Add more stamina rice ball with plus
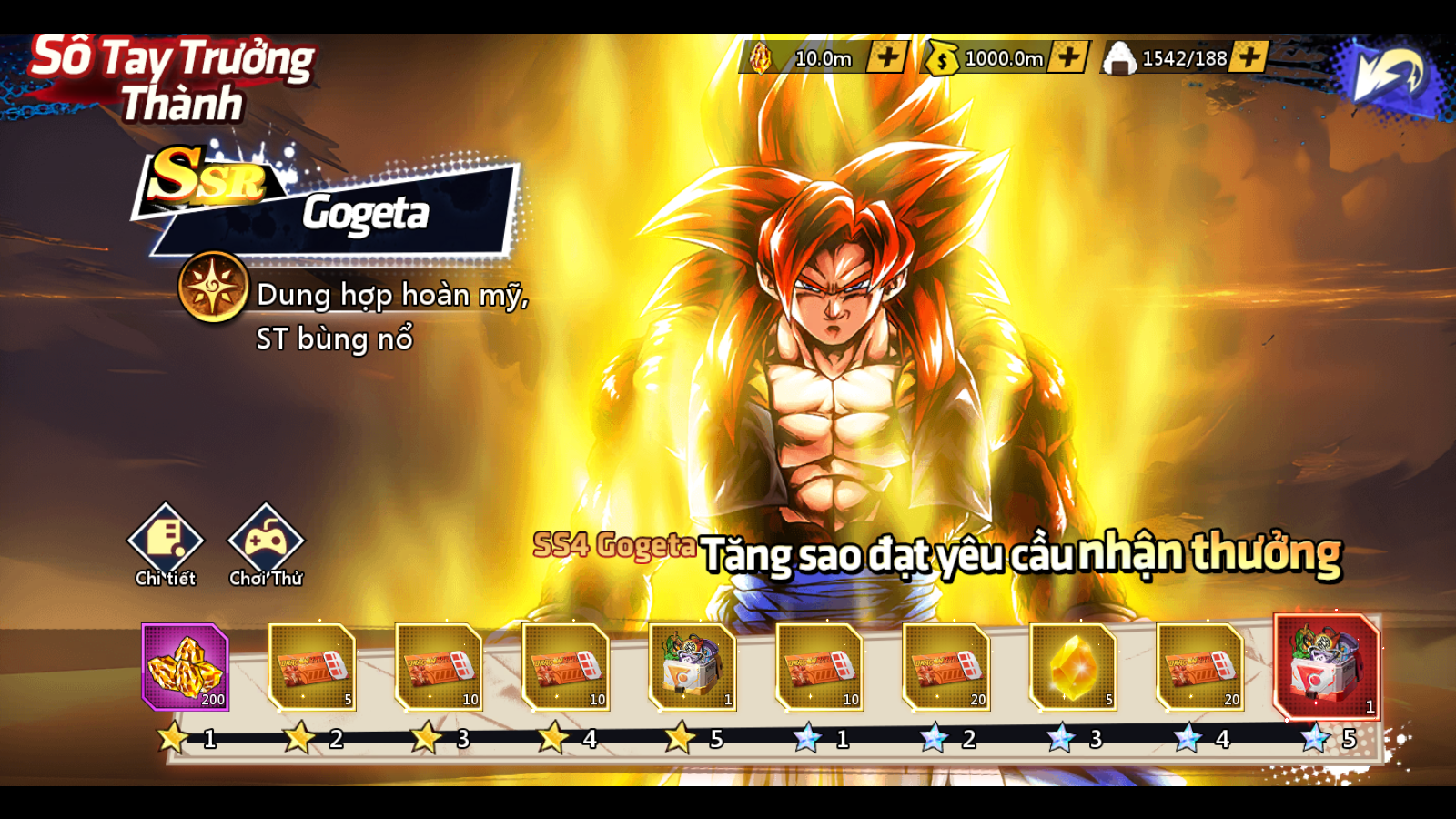This screenshot has width=1456, height=819. click(1249, 57)
